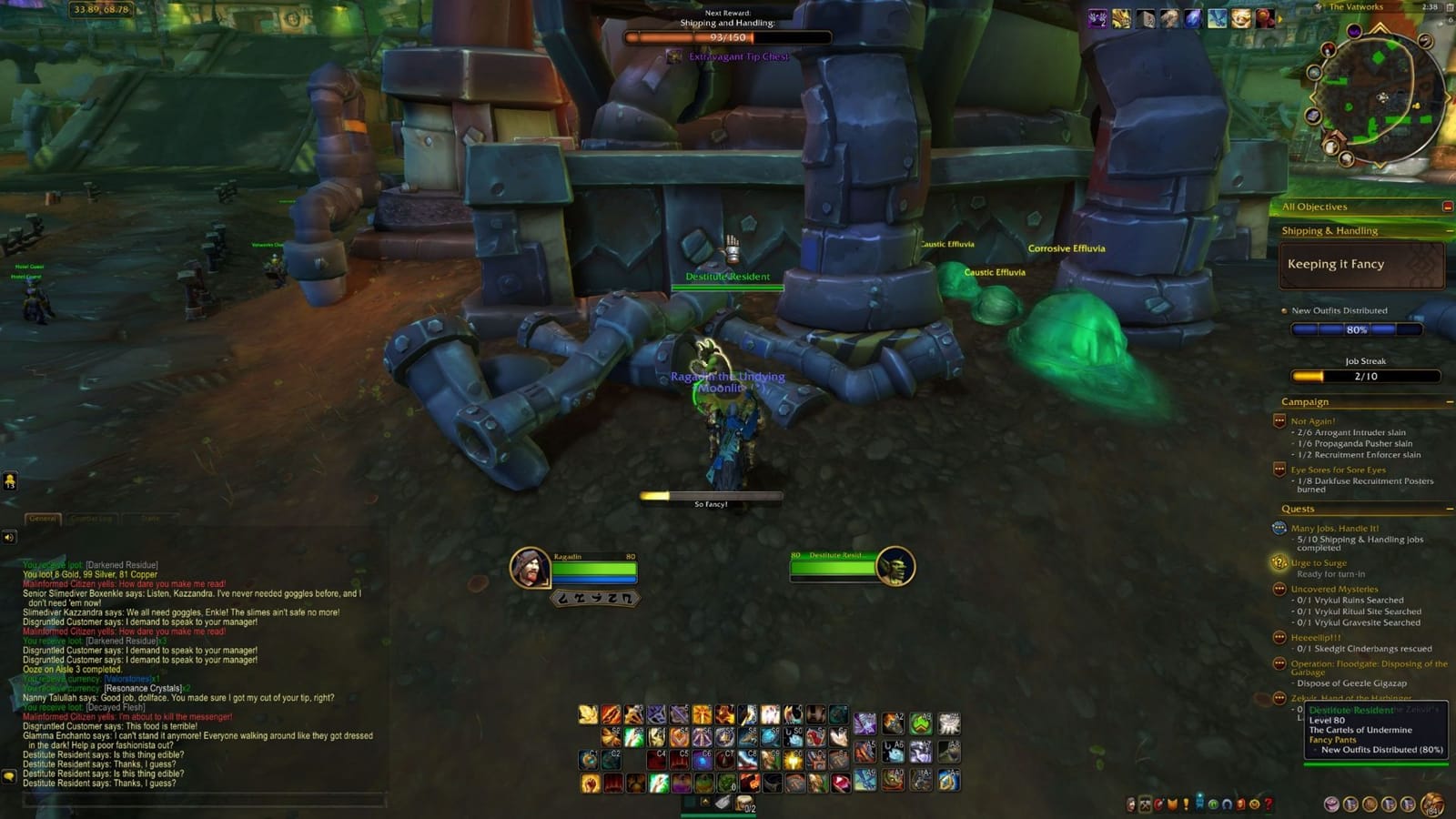Click the Shipping and Handling progress bar
Viewport: 1456px width, 819px height.
click(x=728, y=37)
